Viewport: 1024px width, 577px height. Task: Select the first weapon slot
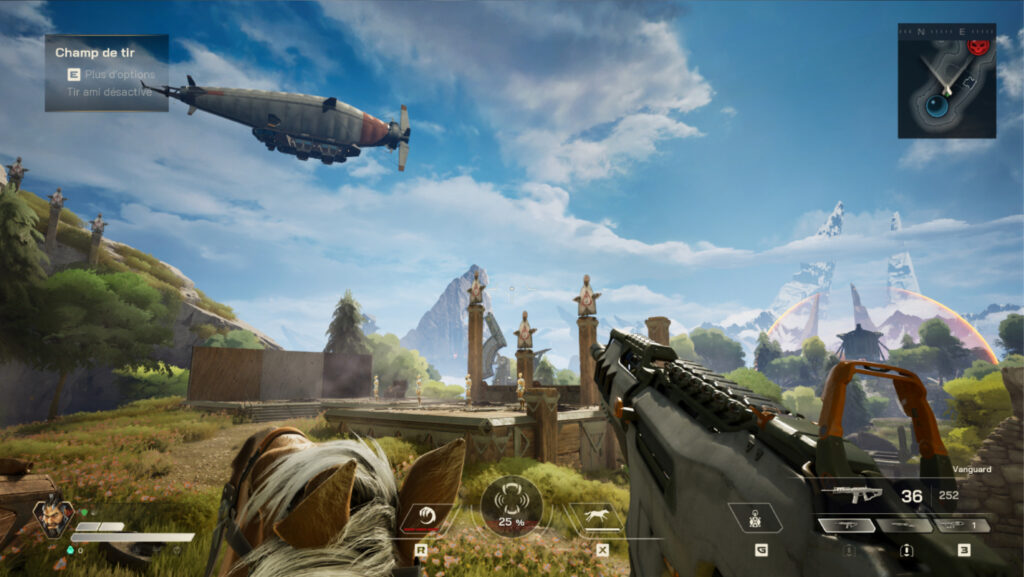pyautogui.click(x=846, y=525)
